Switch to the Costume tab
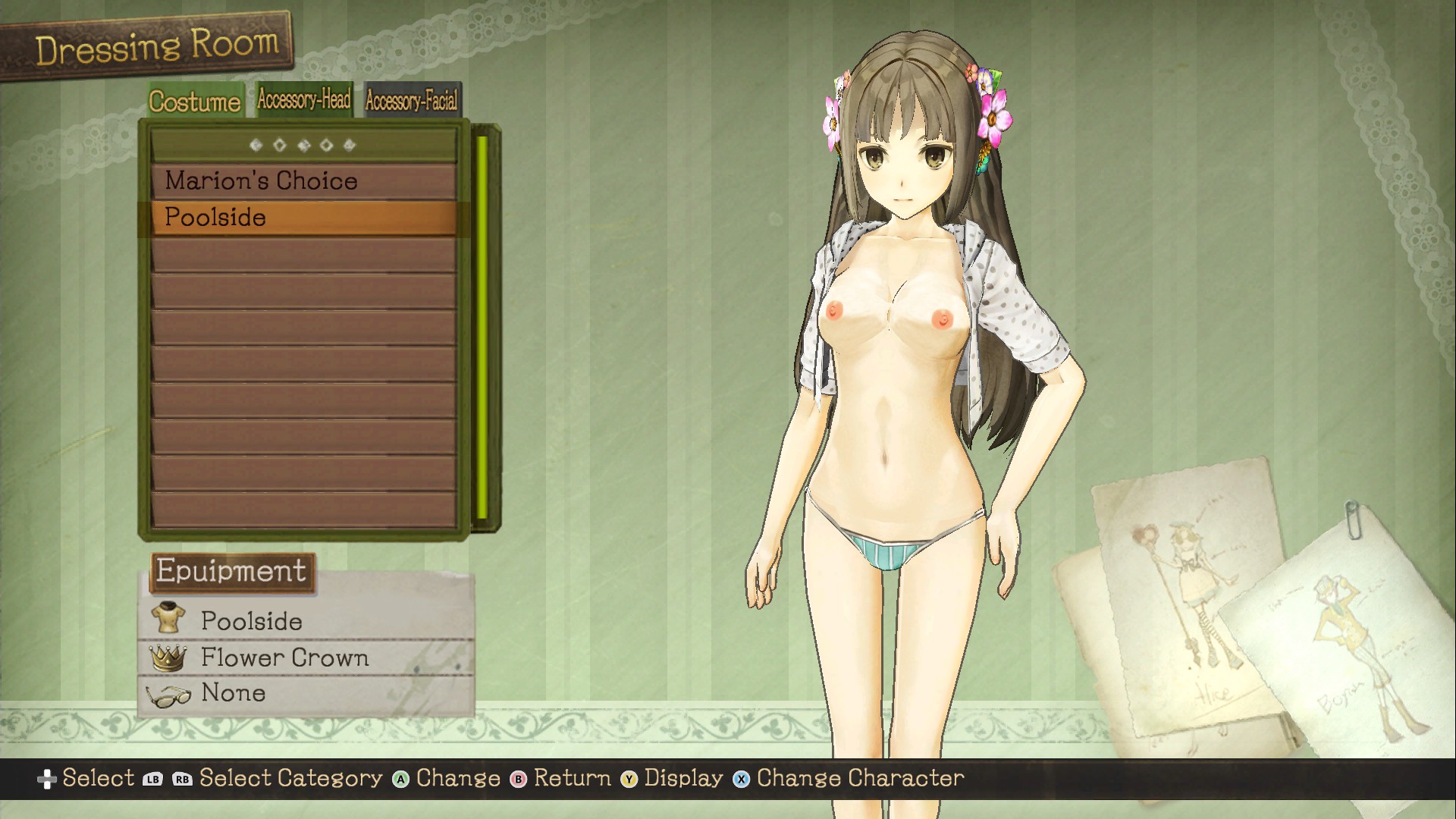The width and height of the screenshot is (1456, 819). coord(195,101)
